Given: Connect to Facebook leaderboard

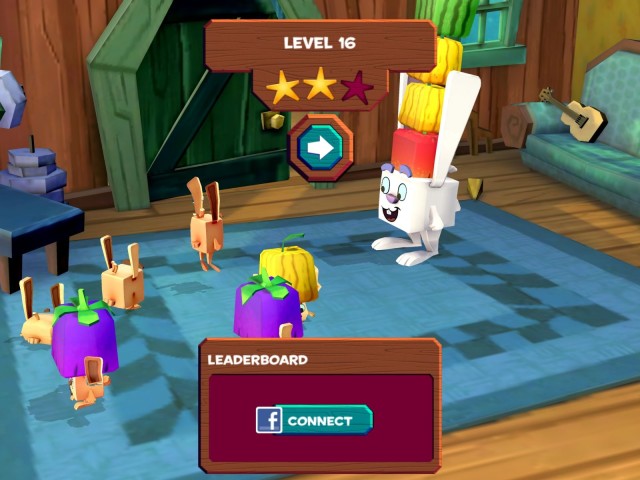Looking at the screenshot, I should coord(315,420).
